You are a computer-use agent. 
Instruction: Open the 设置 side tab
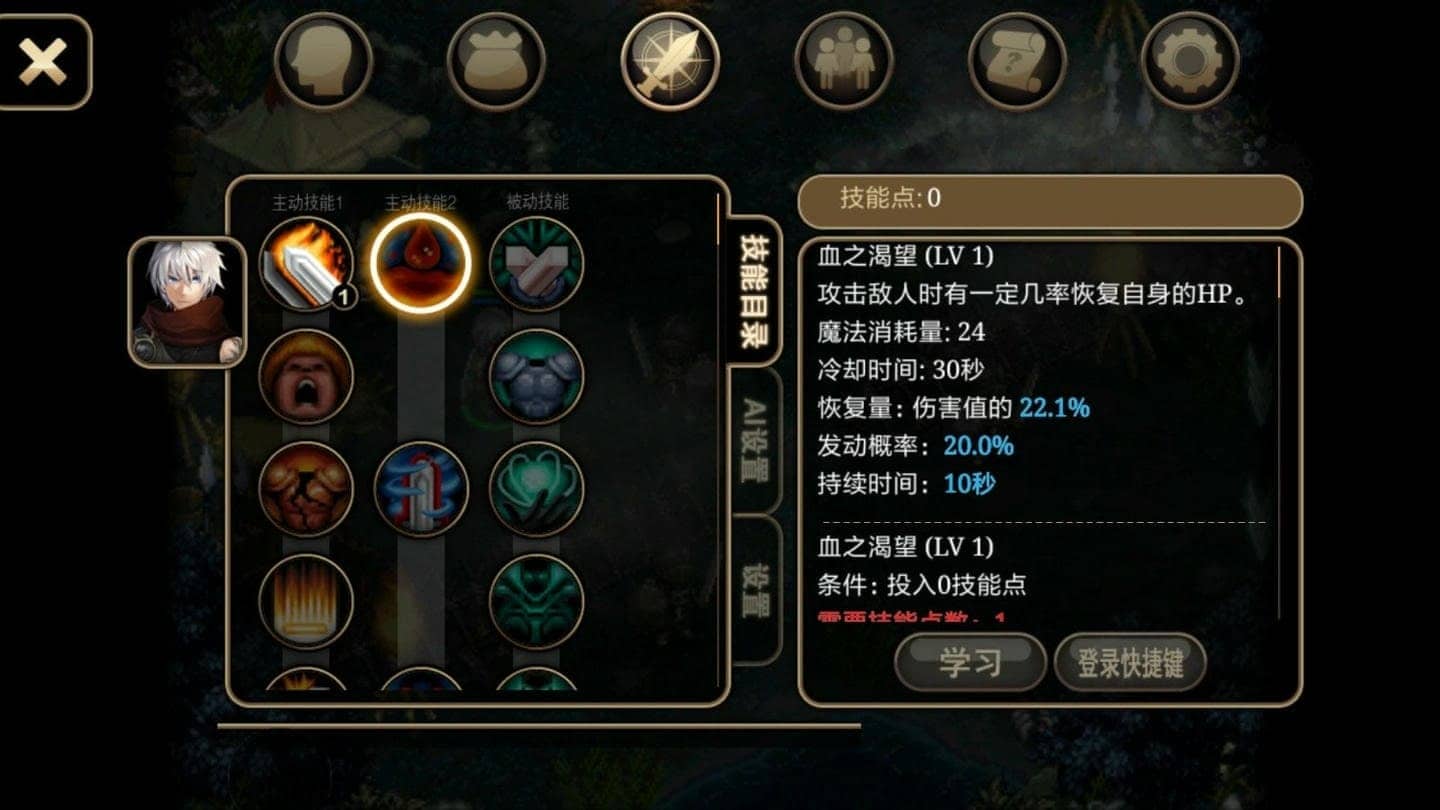[758, 590]
